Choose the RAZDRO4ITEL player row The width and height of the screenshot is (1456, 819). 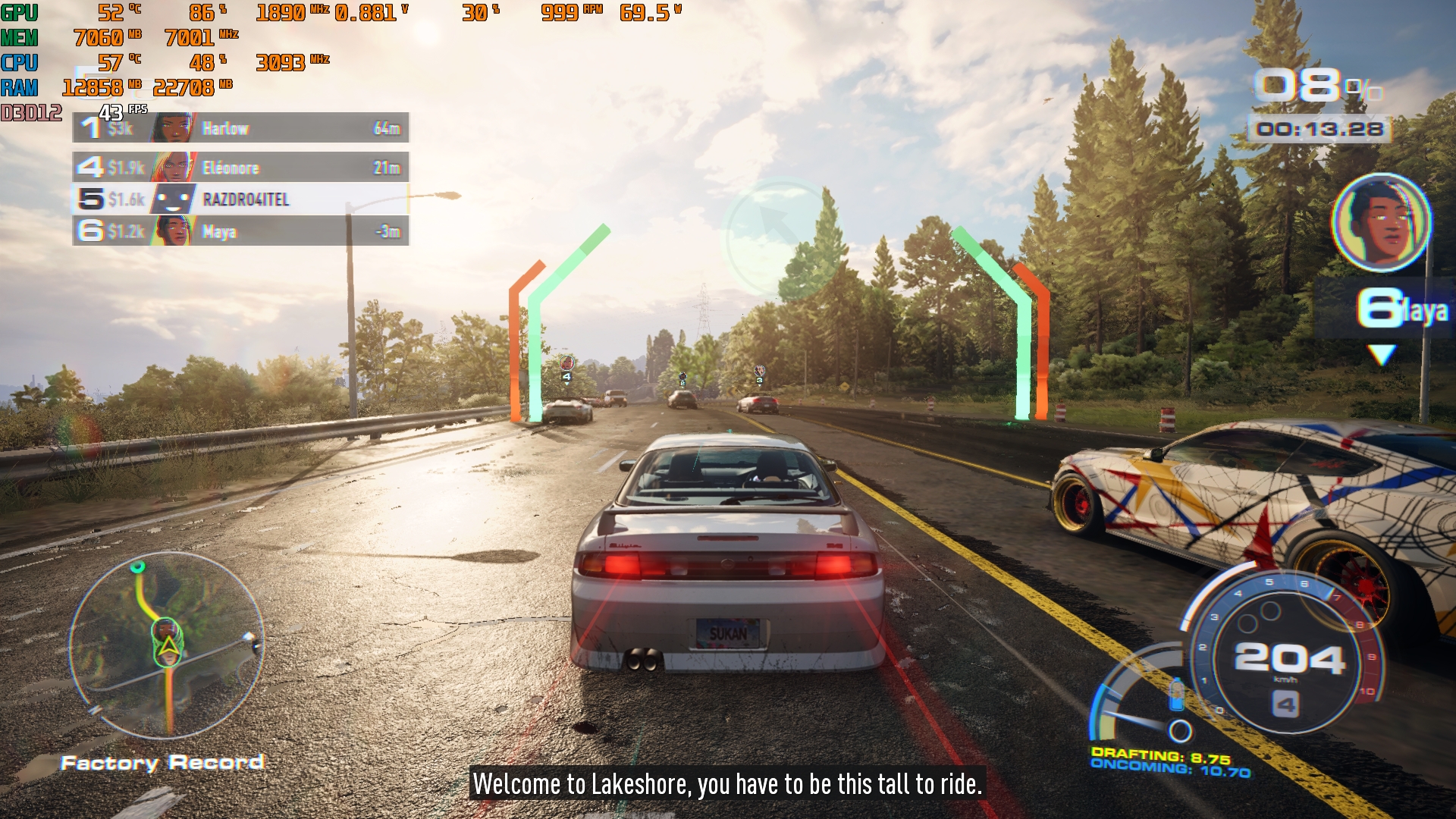coord(240,199)
